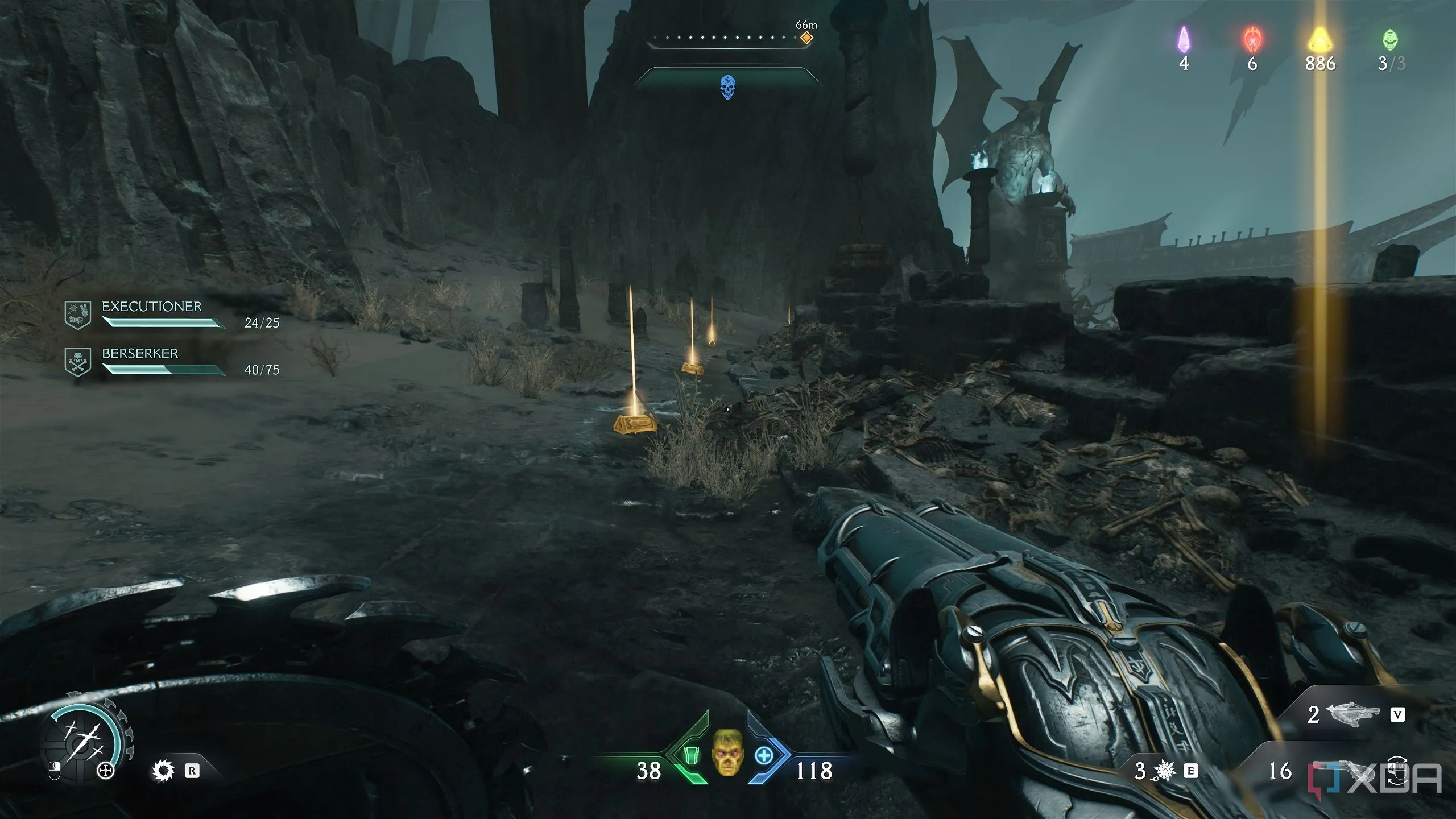The height and width of the screenshot is (819, 1456).
Task: Click the green helmet lives icon
Action: (x=1390, y=40)
